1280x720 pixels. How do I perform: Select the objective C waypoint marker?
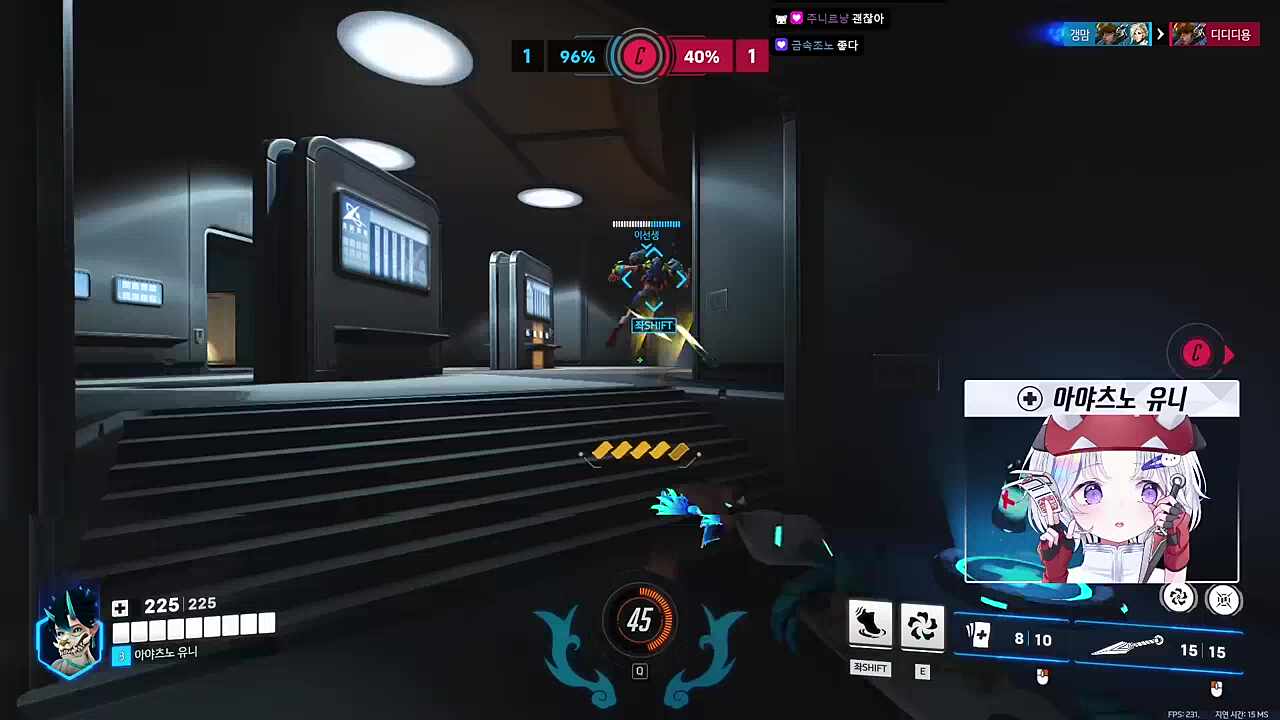coord(1197,353)
